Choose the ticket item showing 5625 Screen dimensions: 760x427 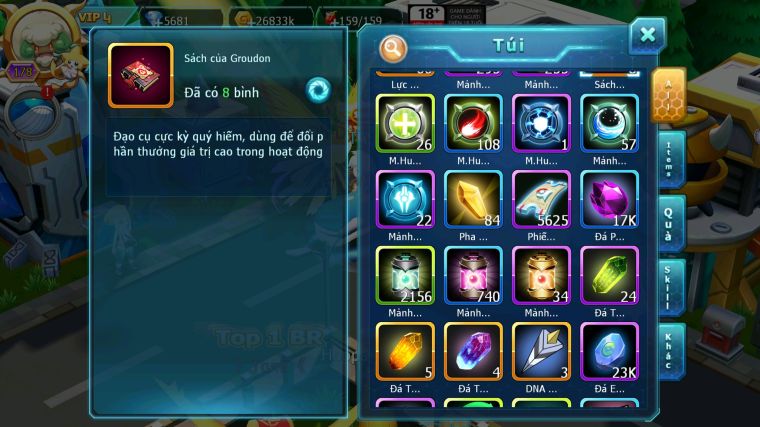point(541,199)
